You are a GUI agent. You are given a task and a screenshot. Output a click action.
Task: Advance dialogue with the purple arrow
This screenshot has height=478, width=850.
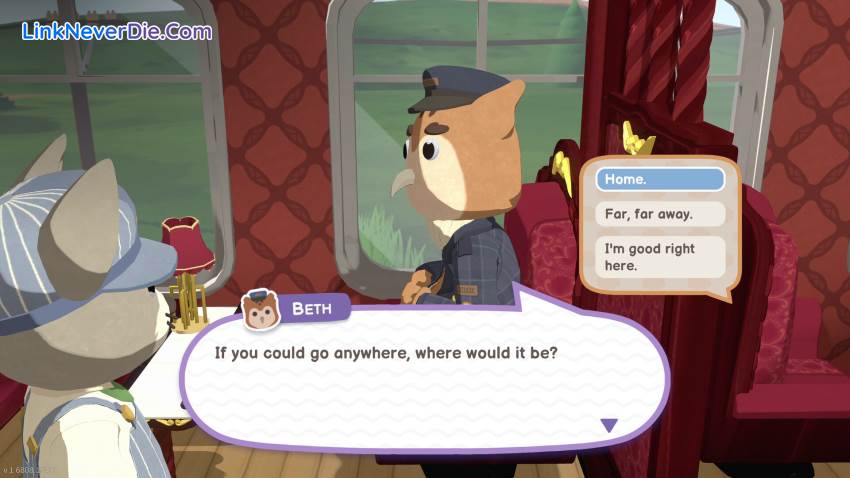tap(608, 425)
